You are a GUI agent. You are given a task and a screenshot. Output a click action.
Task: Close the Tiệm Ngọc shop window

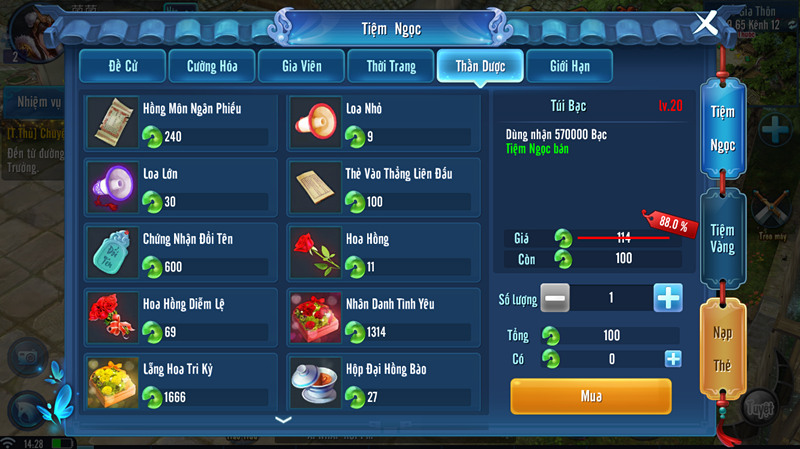(706, 22)
